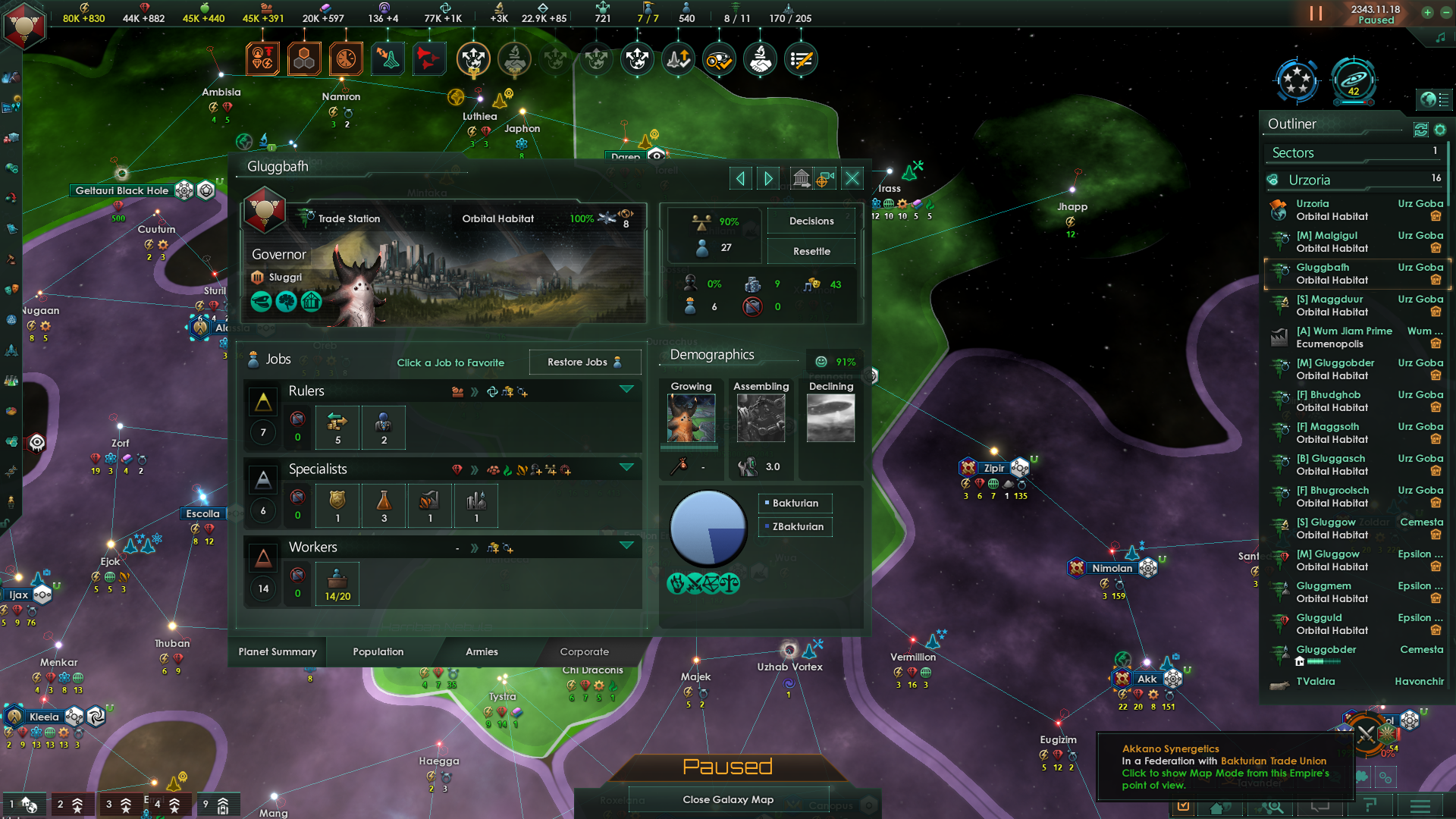Click the Clerk job icon showing 14/20
This screenshot has height=819, width=1456.
(337, 584)
